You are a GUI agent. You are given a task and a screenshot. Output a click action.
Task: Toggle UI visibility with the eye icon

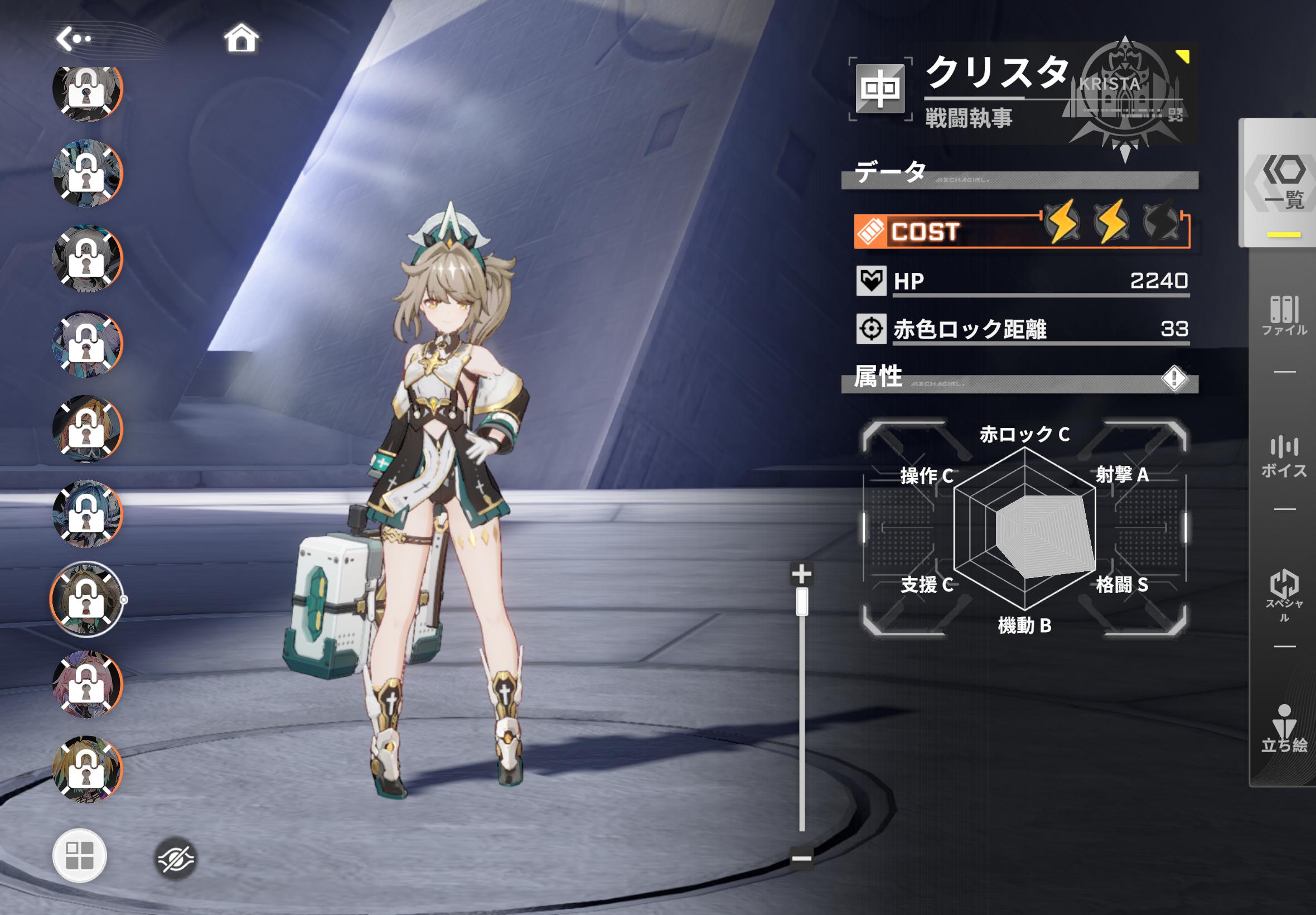click(175, 858)
